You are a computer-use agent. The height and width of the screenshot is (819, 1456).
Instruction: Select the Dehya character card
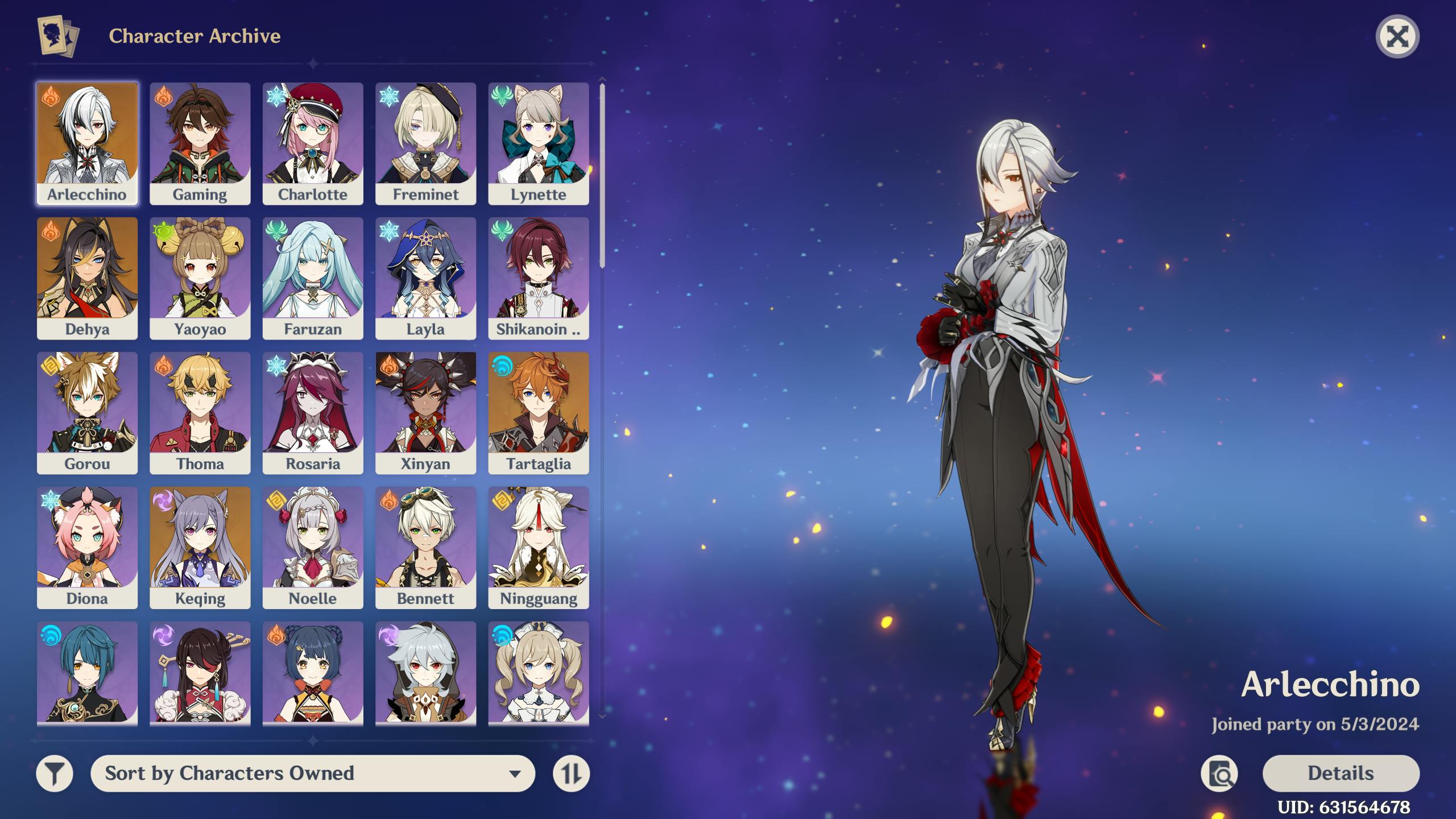click(87, 278)
